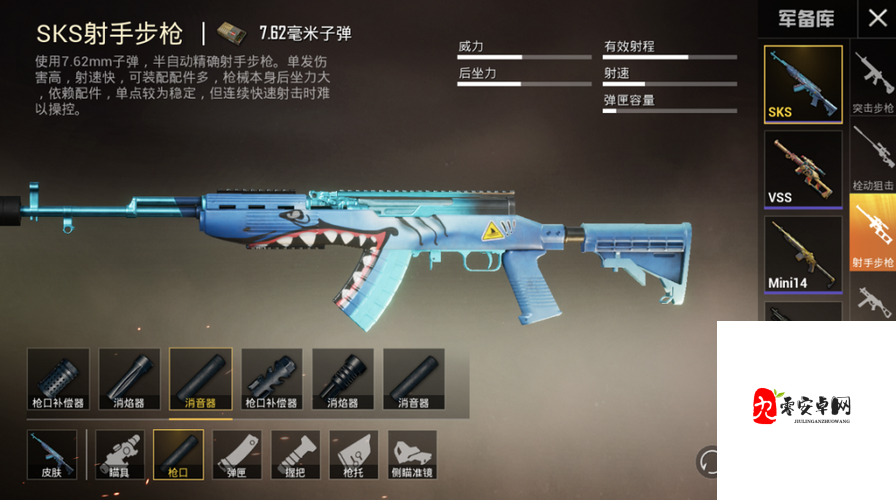Viewport: 896px width, 500px height.
Task: Choose the VSS rifle in the list
Action: pos(803,169)
